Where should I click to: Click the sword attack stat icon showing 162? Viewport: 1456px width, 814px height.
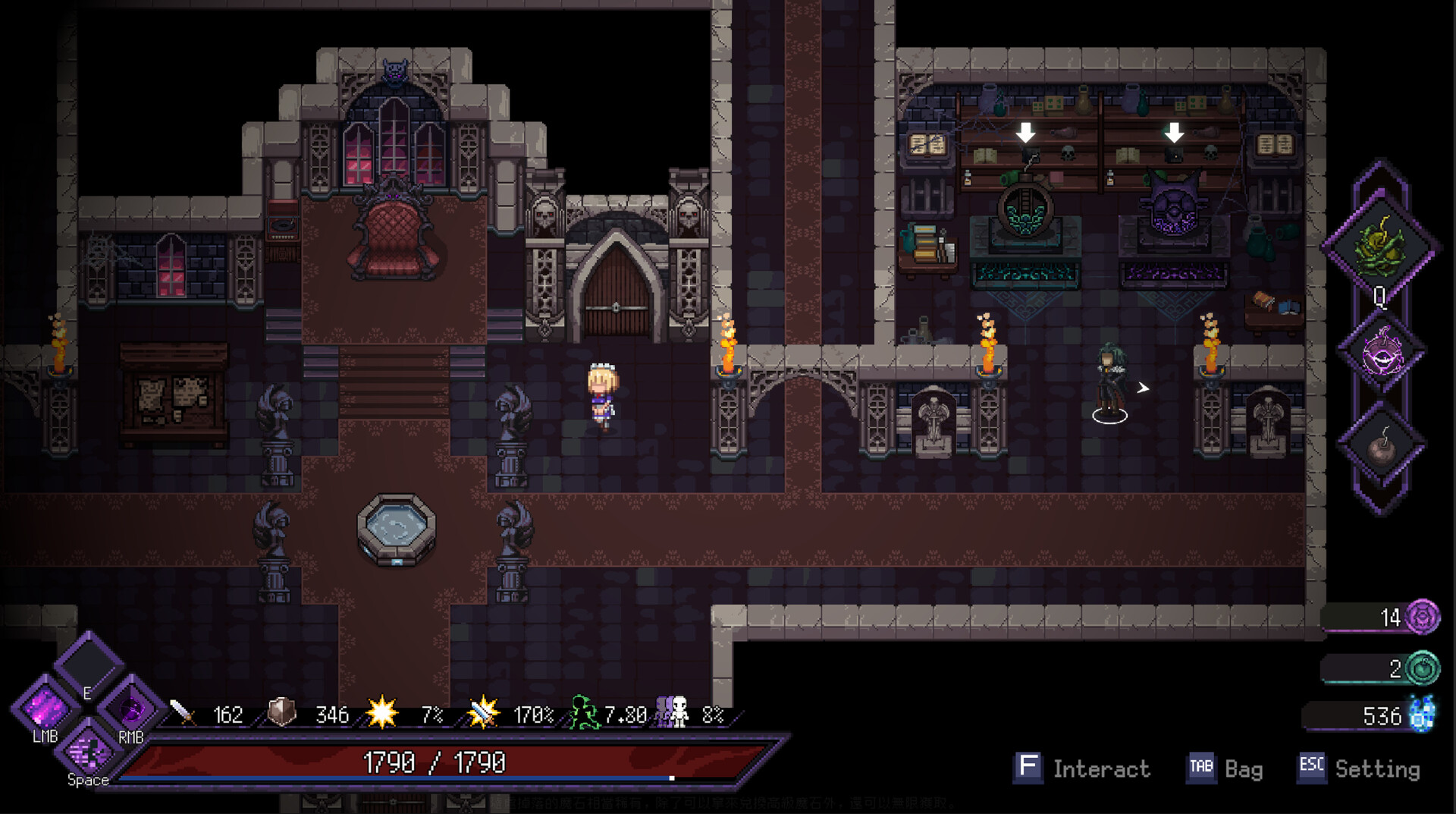[x=180, y=715]
